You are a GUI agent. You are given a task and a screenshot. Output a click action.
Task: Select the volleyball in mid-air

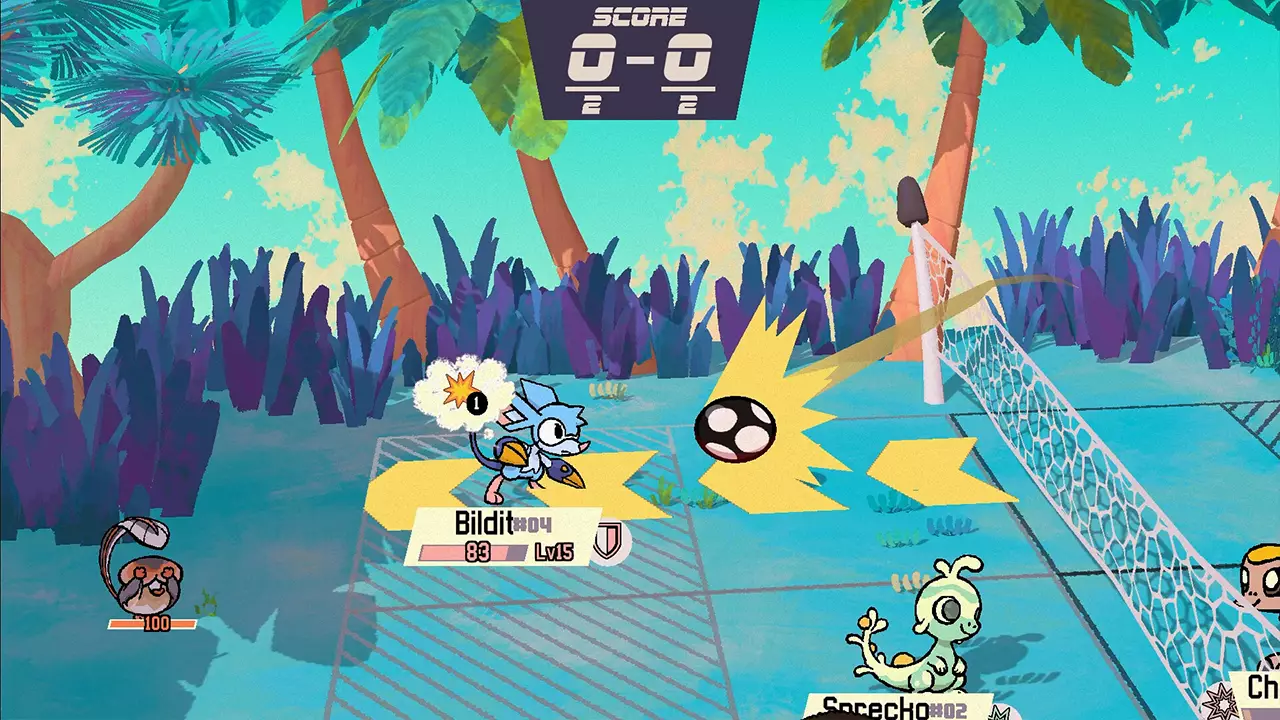[x=737, y=428]
